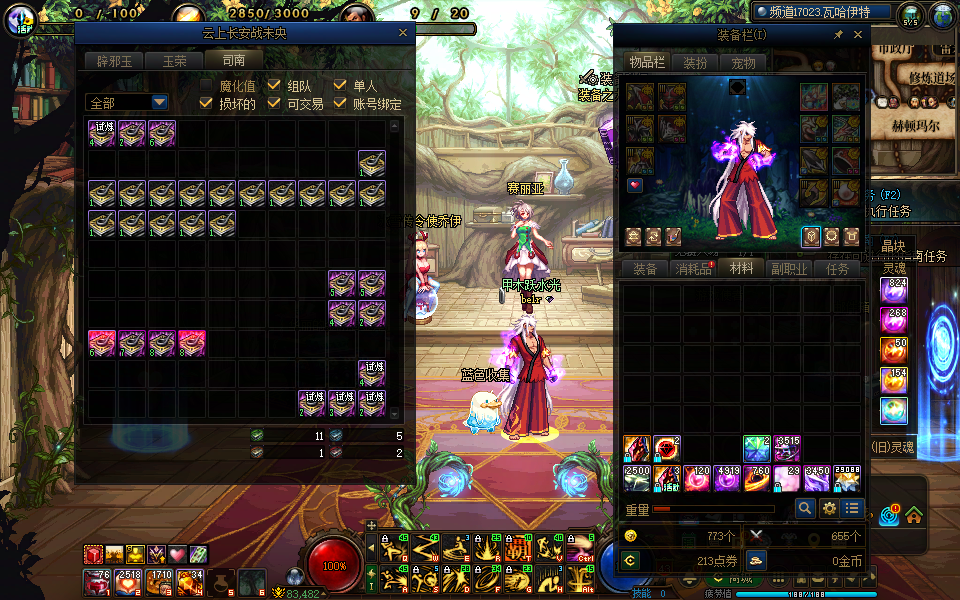Click the 点券 currency button
Image resolution: width=960 pixels, height=600 pixels.
(x=630, y=560)
